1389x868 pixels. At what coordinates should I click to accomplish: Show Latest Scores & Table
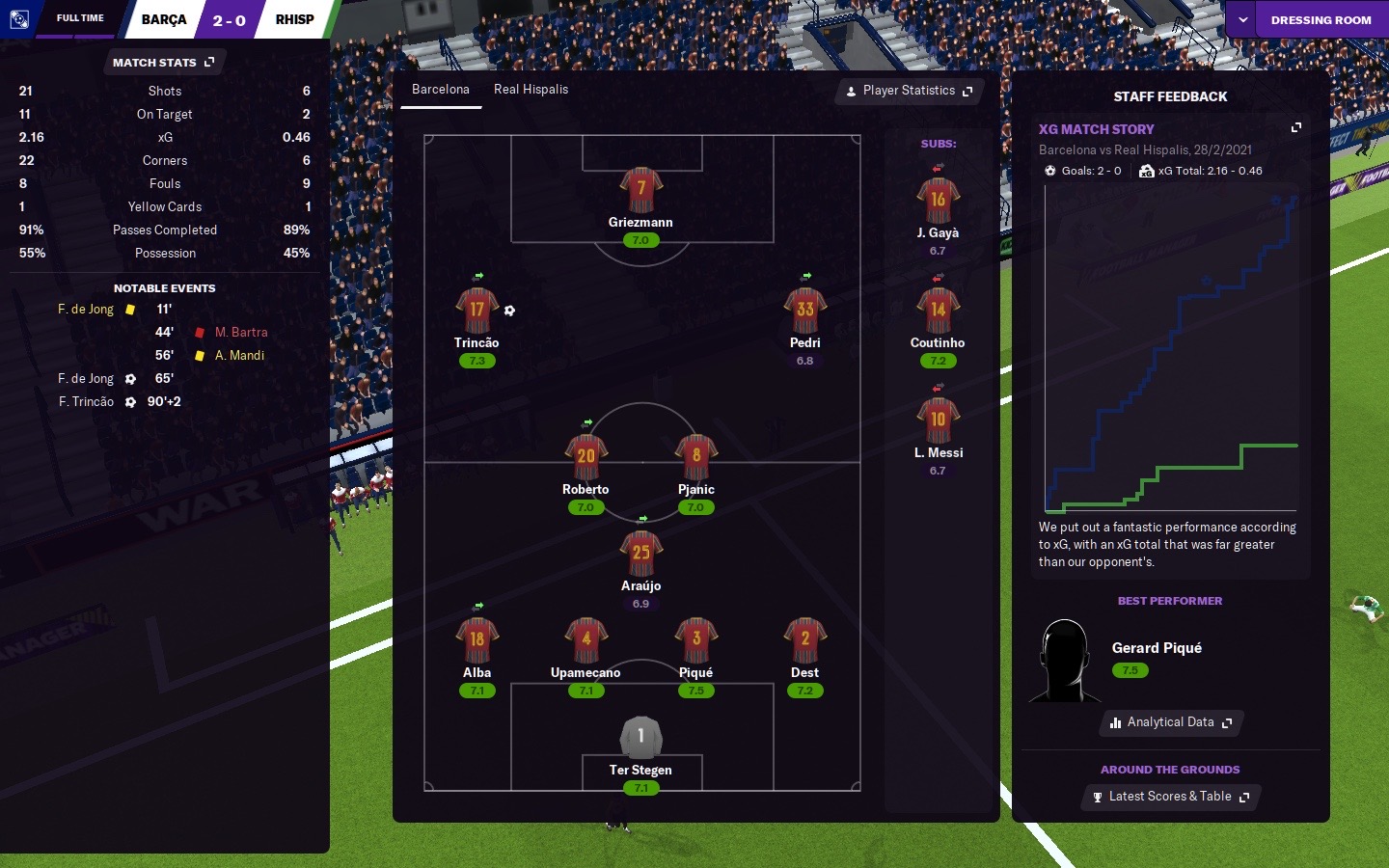[1170, 797]
